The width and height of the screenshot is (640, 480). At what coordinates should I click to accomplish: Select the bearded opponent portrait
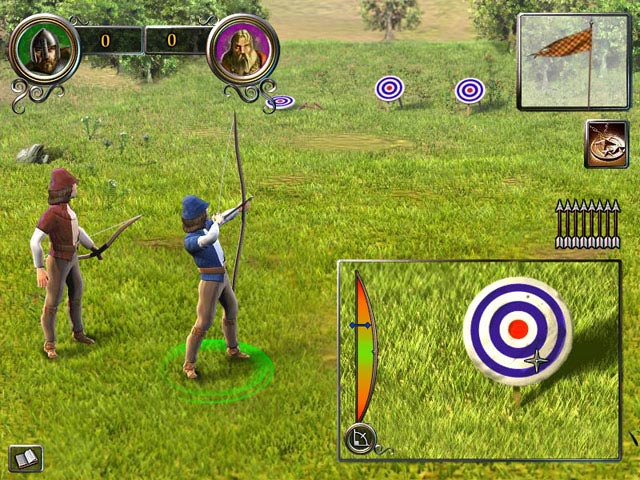pos(242,49)
